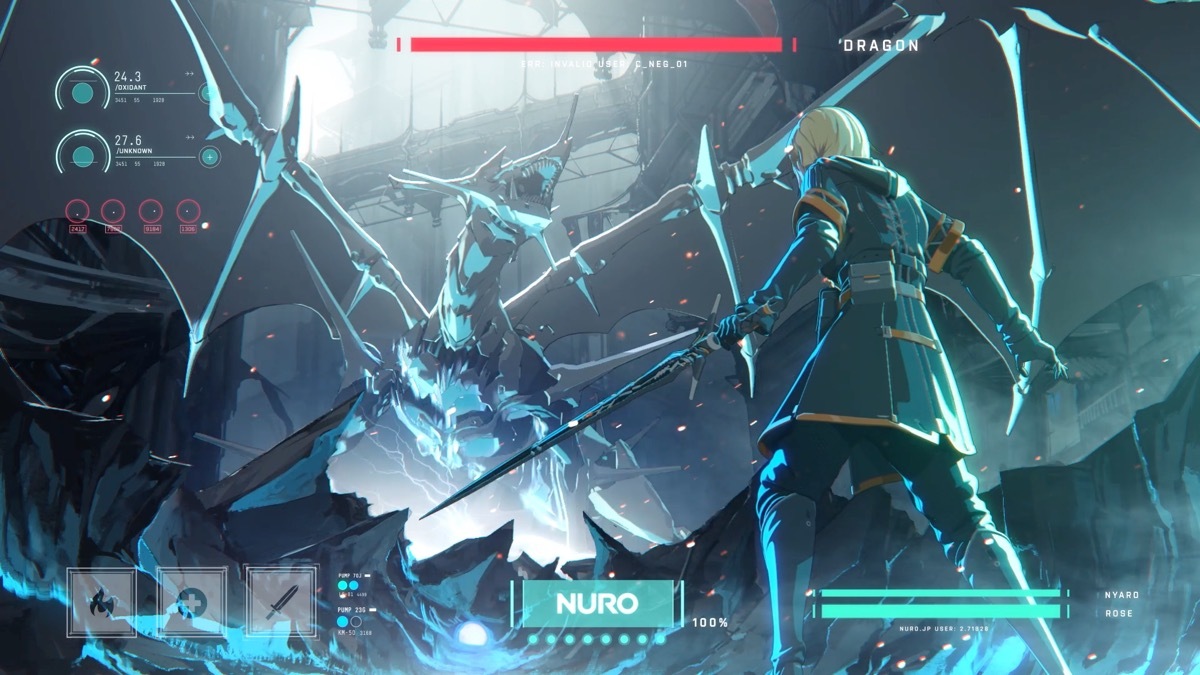Use the healing cross ability slot
The height and width of the screenshot is (675, 1200).
191,603
